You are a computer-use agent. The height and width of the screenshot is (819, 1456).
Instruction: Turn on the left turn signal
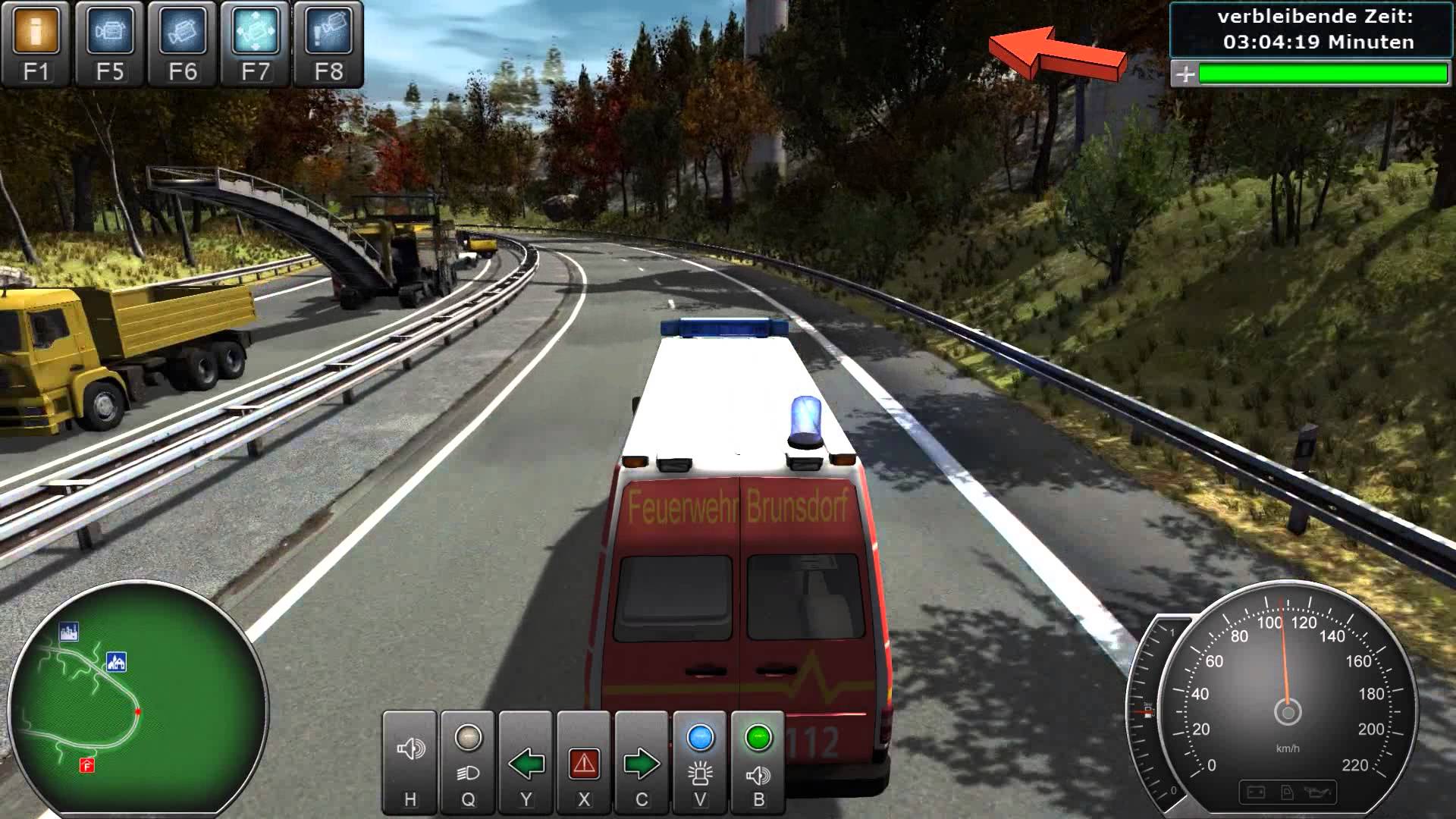[x=526, y=761]
